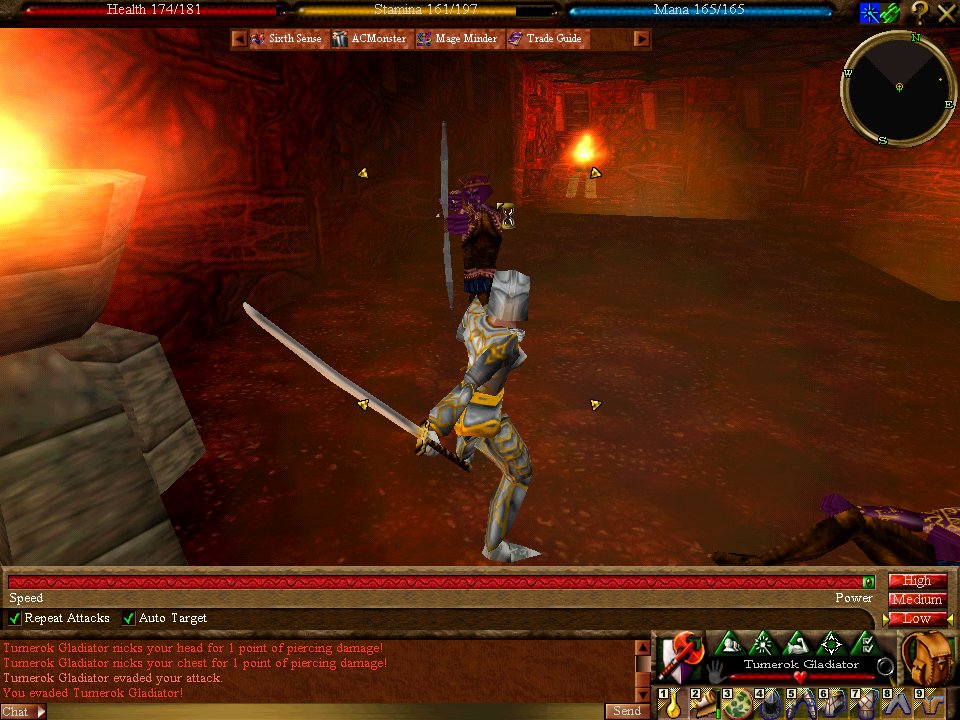Click the radar compass

tap(898, 88)
